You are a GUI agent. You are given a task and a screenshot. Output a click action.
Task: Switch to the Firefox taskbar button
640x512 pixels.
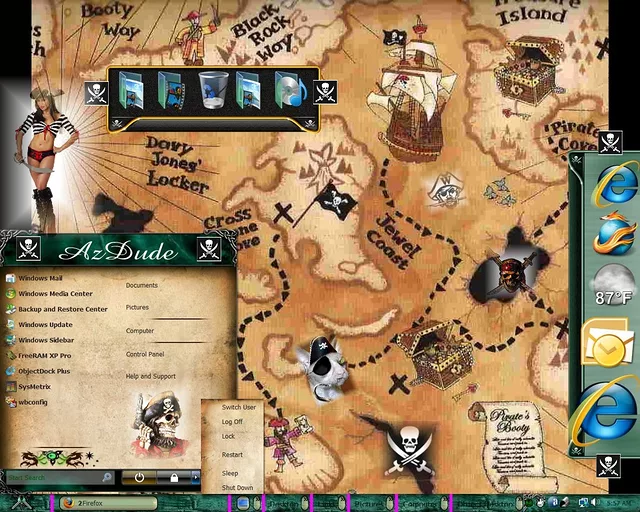92,503
